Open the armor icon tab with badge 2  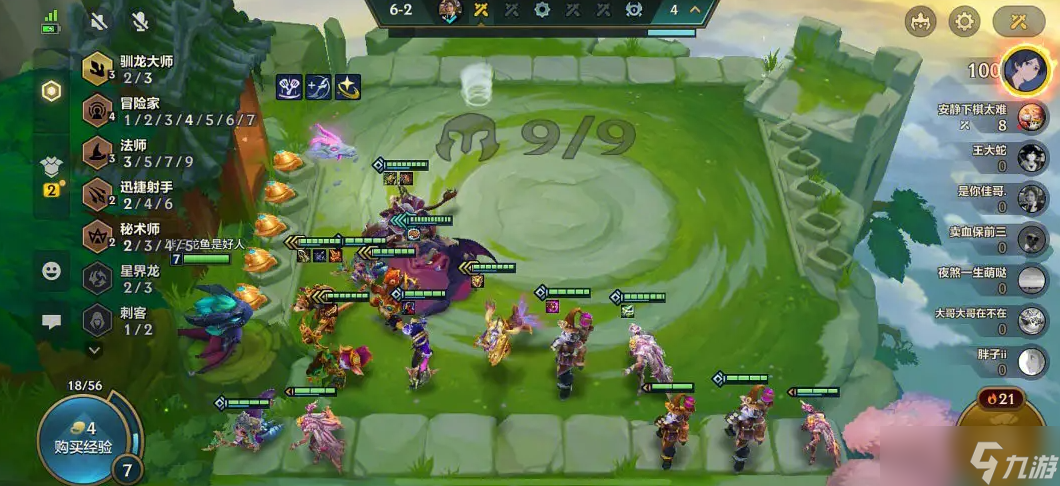[x=51, y=167]
